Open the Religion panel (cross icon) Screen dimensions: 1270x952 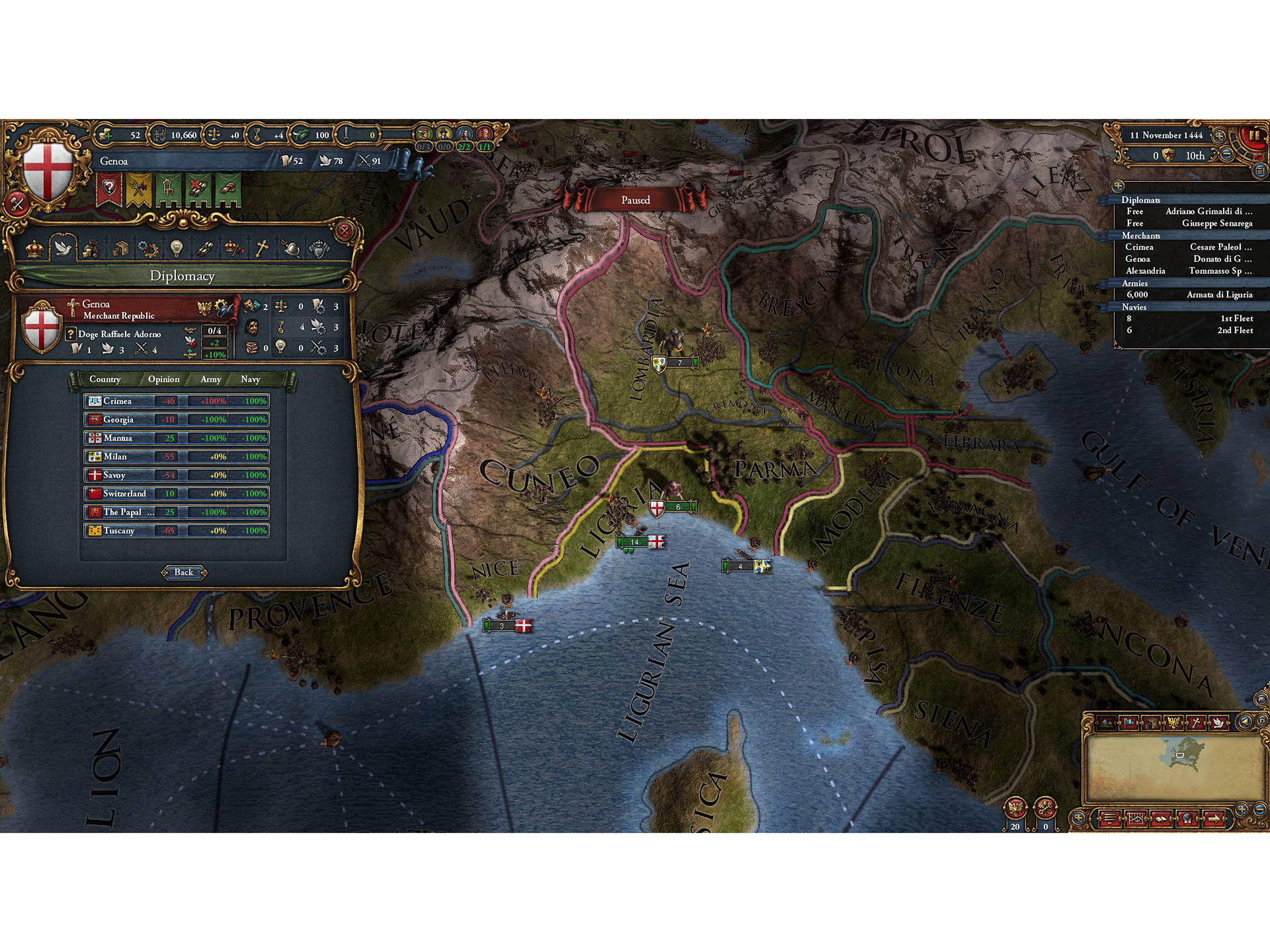[262, 248]
